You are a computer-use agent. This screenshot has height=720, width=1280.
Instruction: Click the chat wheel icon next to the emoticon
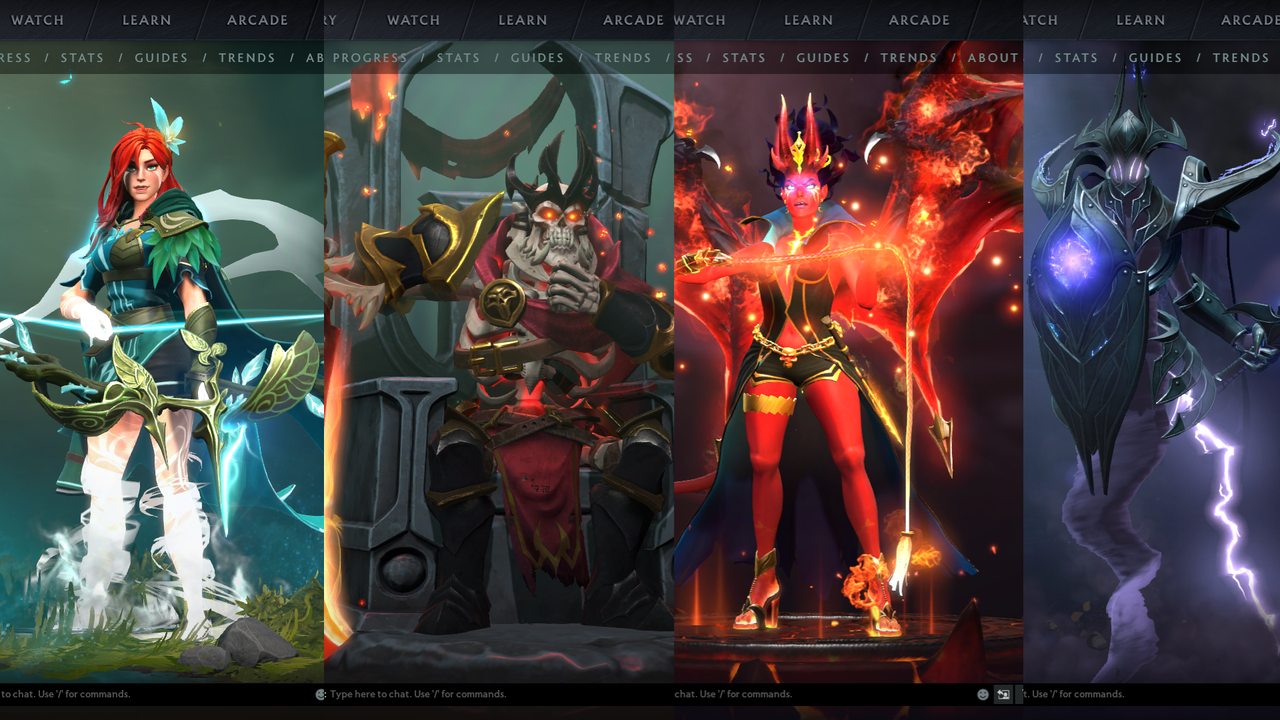click(x=1002, y=694)
